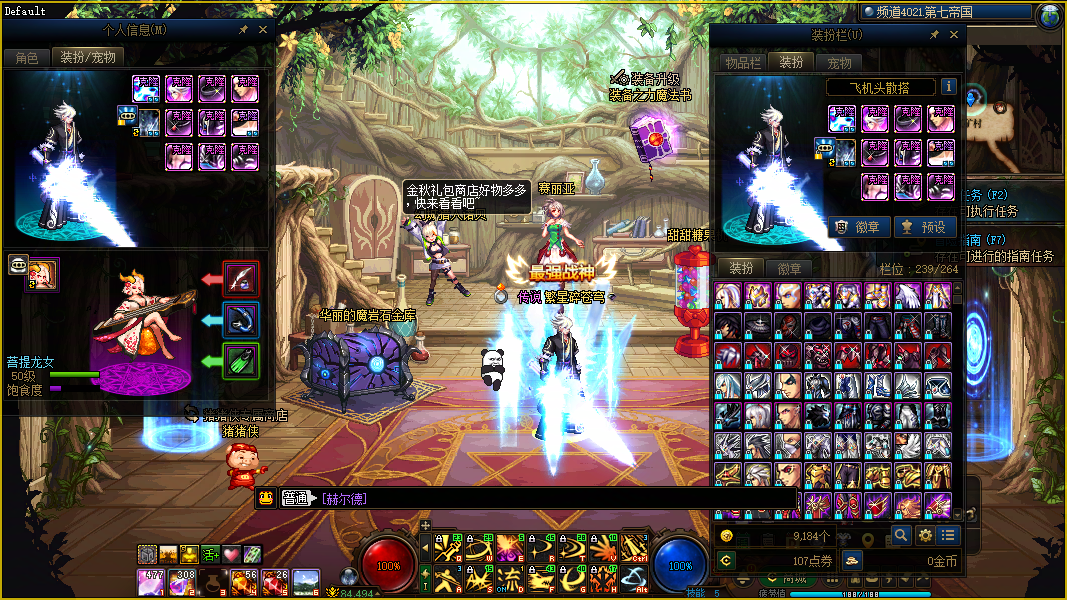Open the 预设 preset button
The height and width of the screenshot is (600, 1067).
(x=923, y=227)
